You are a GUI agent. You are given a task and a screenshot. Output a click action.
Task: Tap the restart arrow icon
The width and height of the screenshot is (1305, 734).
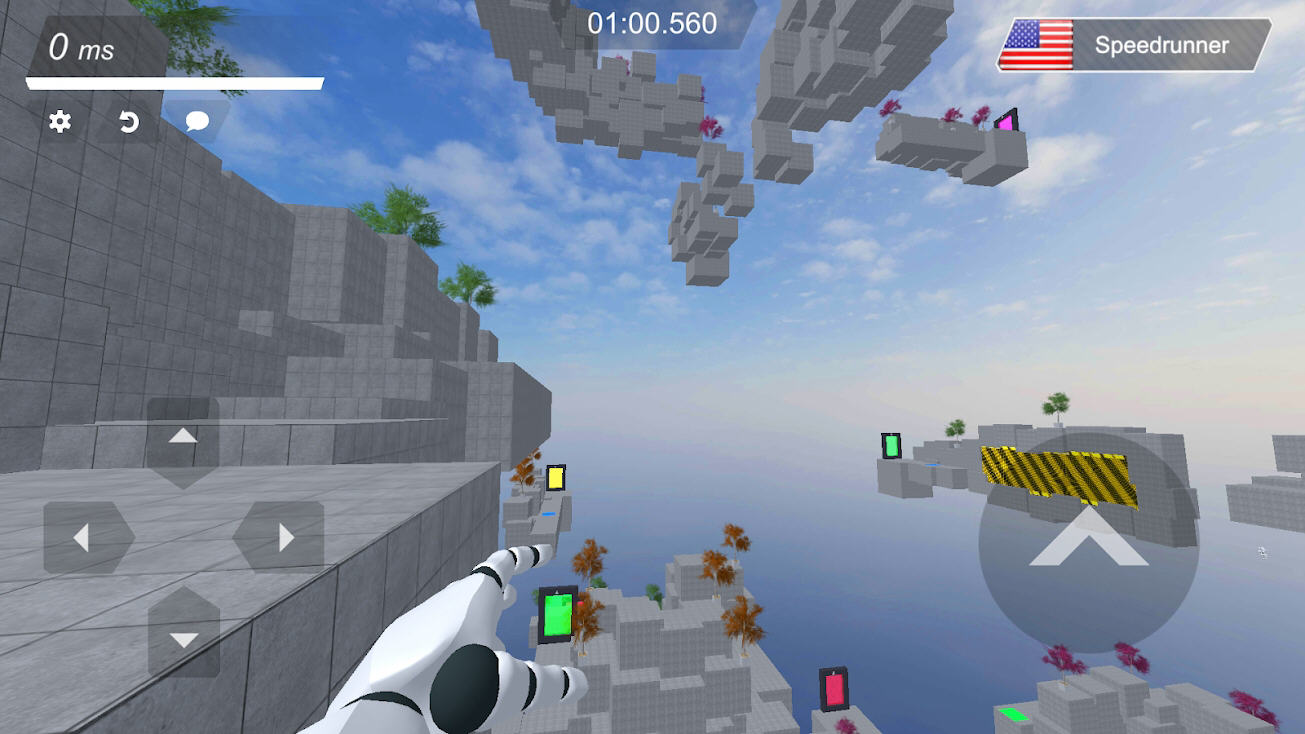coord(129,122)
